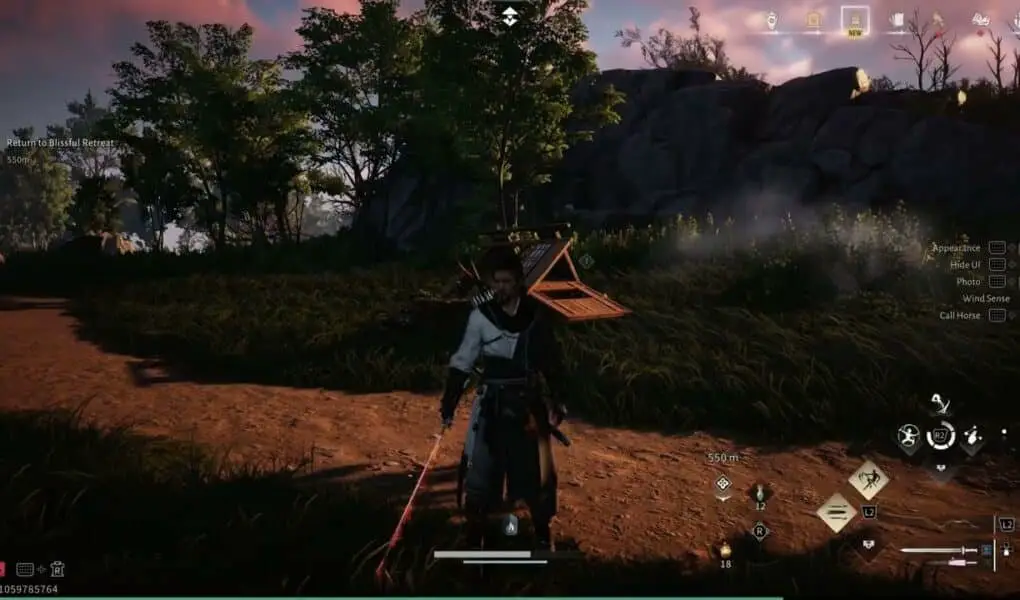Activate the scythe-wielding figure skill diamond
This screenshot has width=1020, height=600.
coord(868,479)
